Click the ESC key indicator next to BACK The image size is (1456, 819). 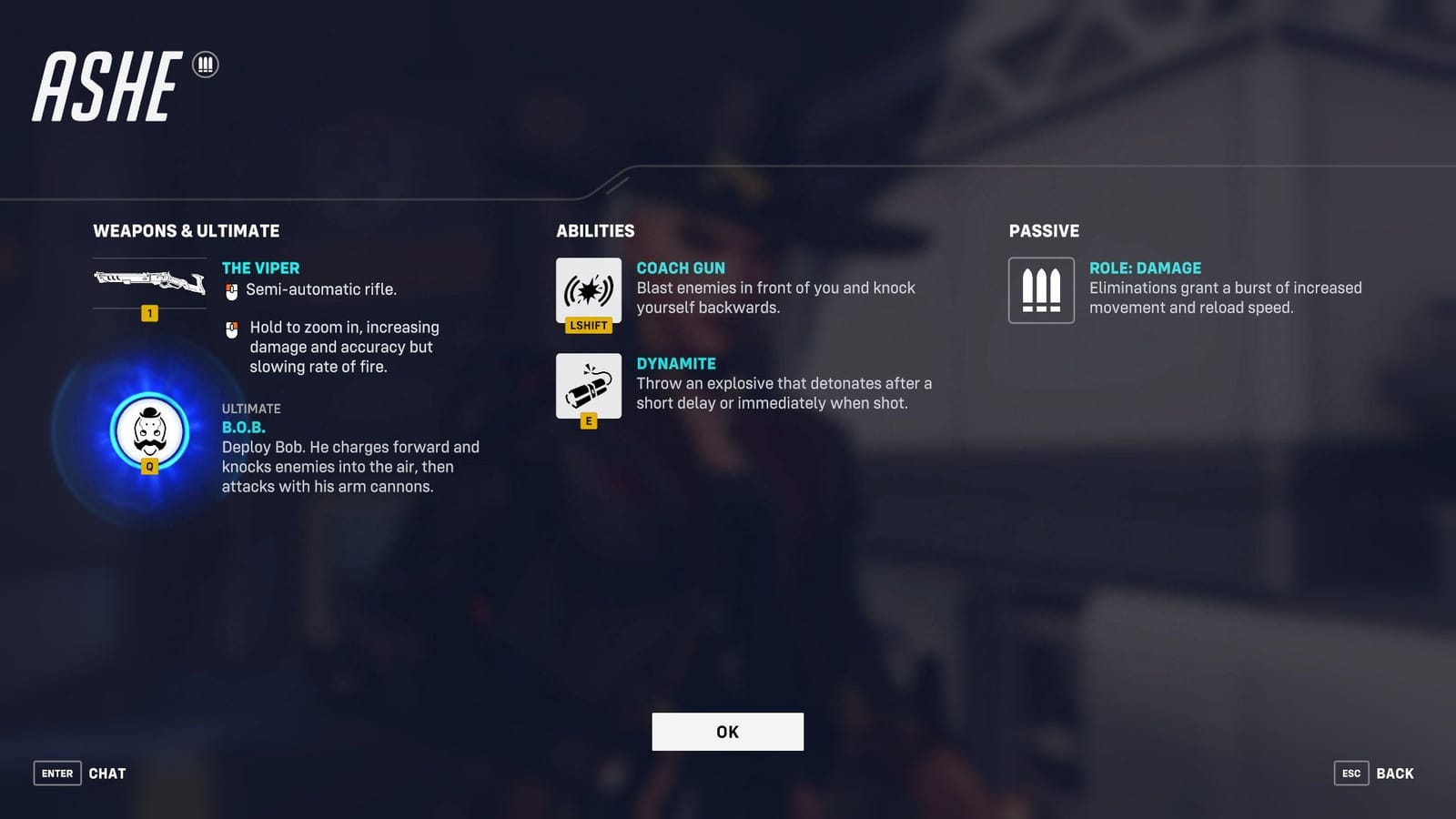(1351, 773)
